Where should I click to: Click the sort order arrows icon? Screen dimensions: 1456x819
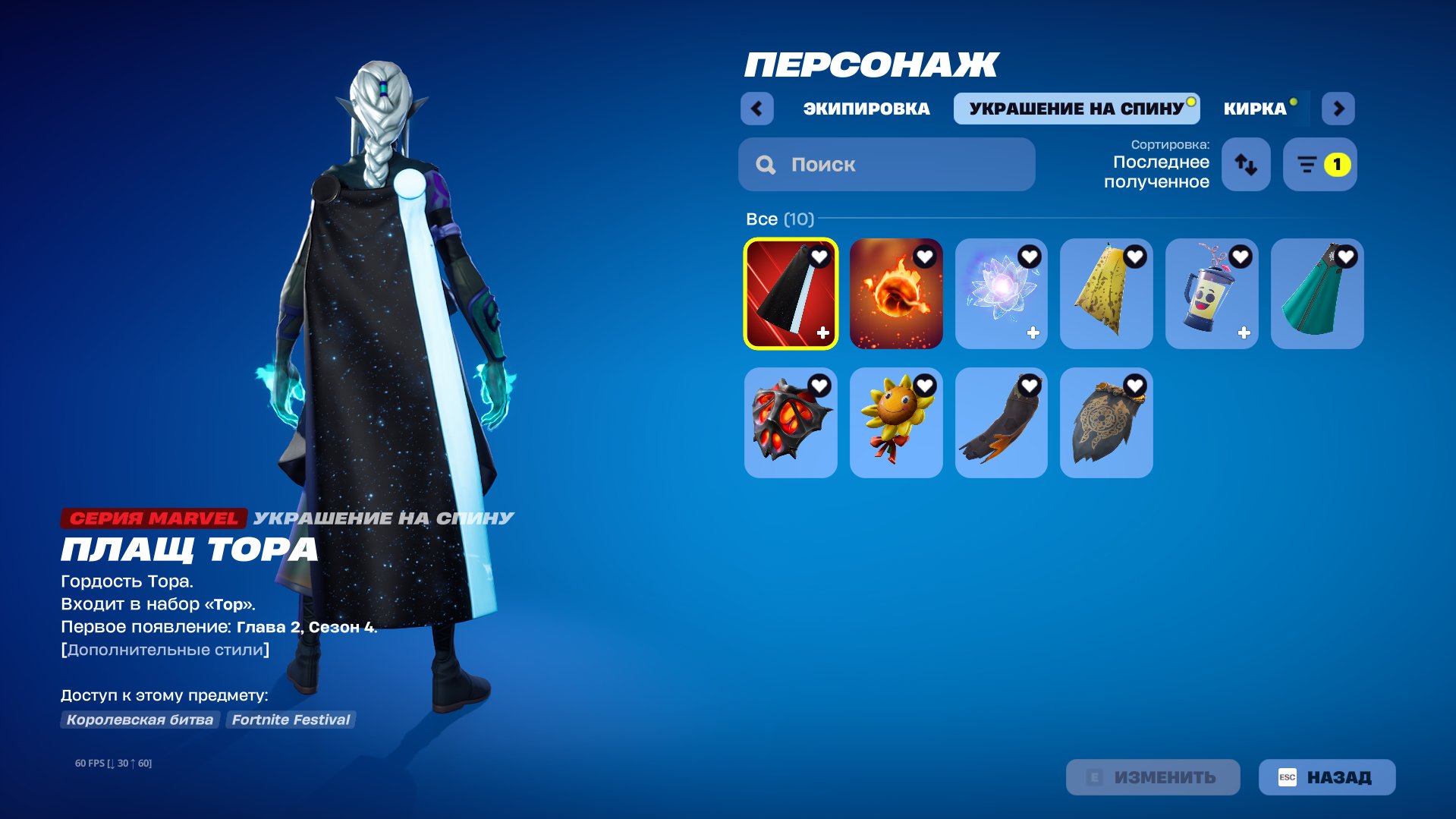pyautogui.click(x=1245, y=164)
